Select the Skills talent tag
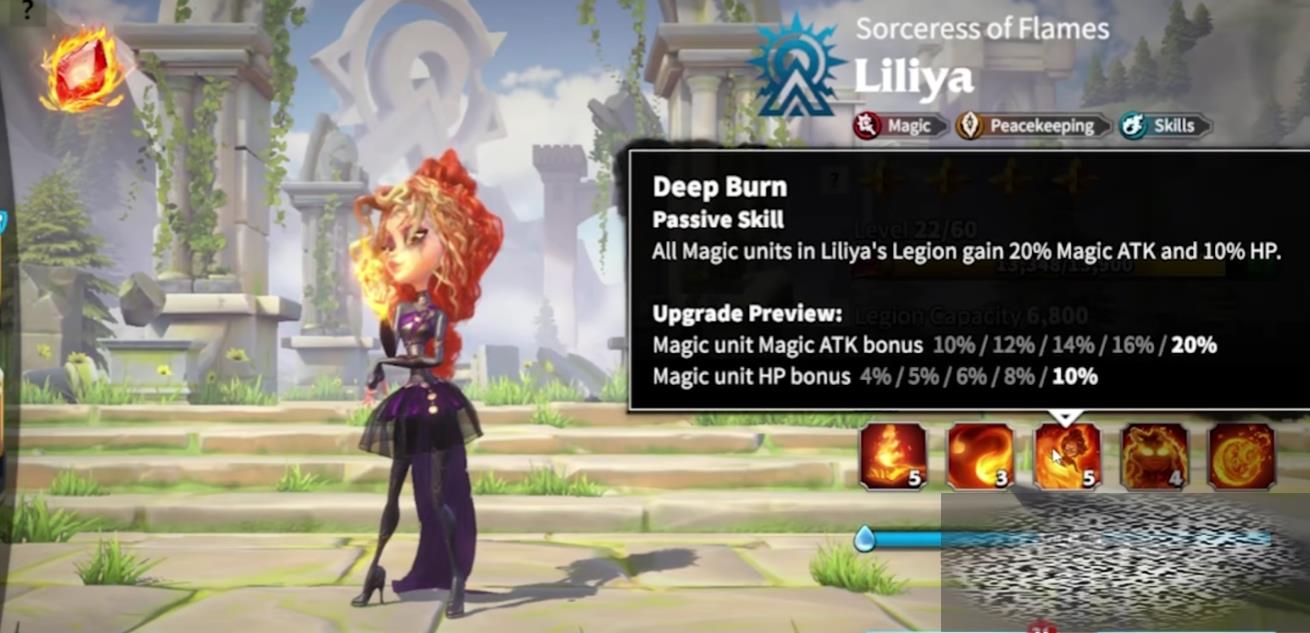Screen dimensions: 1310x633 click(1165, 126)
